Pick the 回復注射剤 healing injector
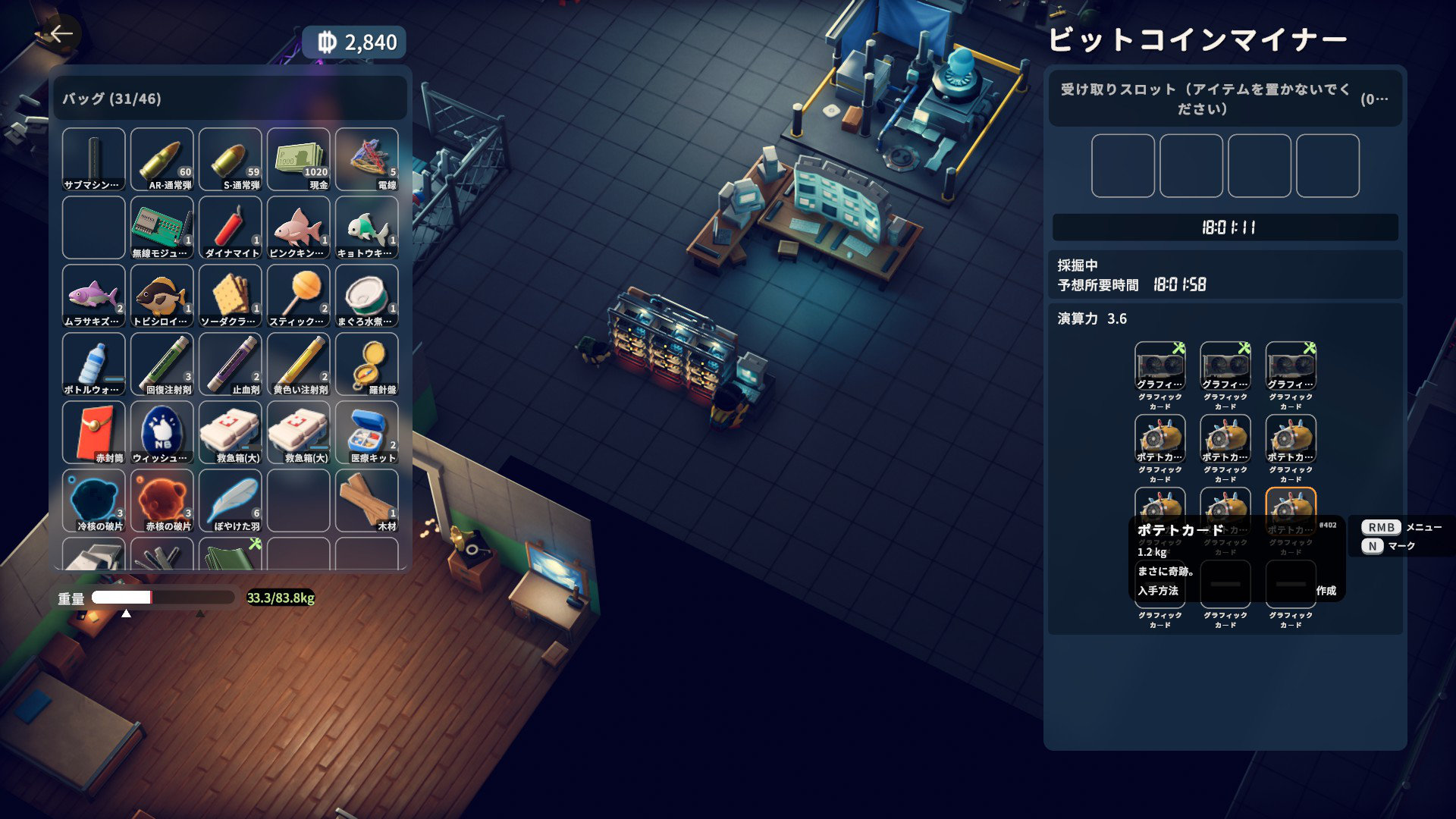This screenshot has width=1456, height=819. click(x=162, y=364)
